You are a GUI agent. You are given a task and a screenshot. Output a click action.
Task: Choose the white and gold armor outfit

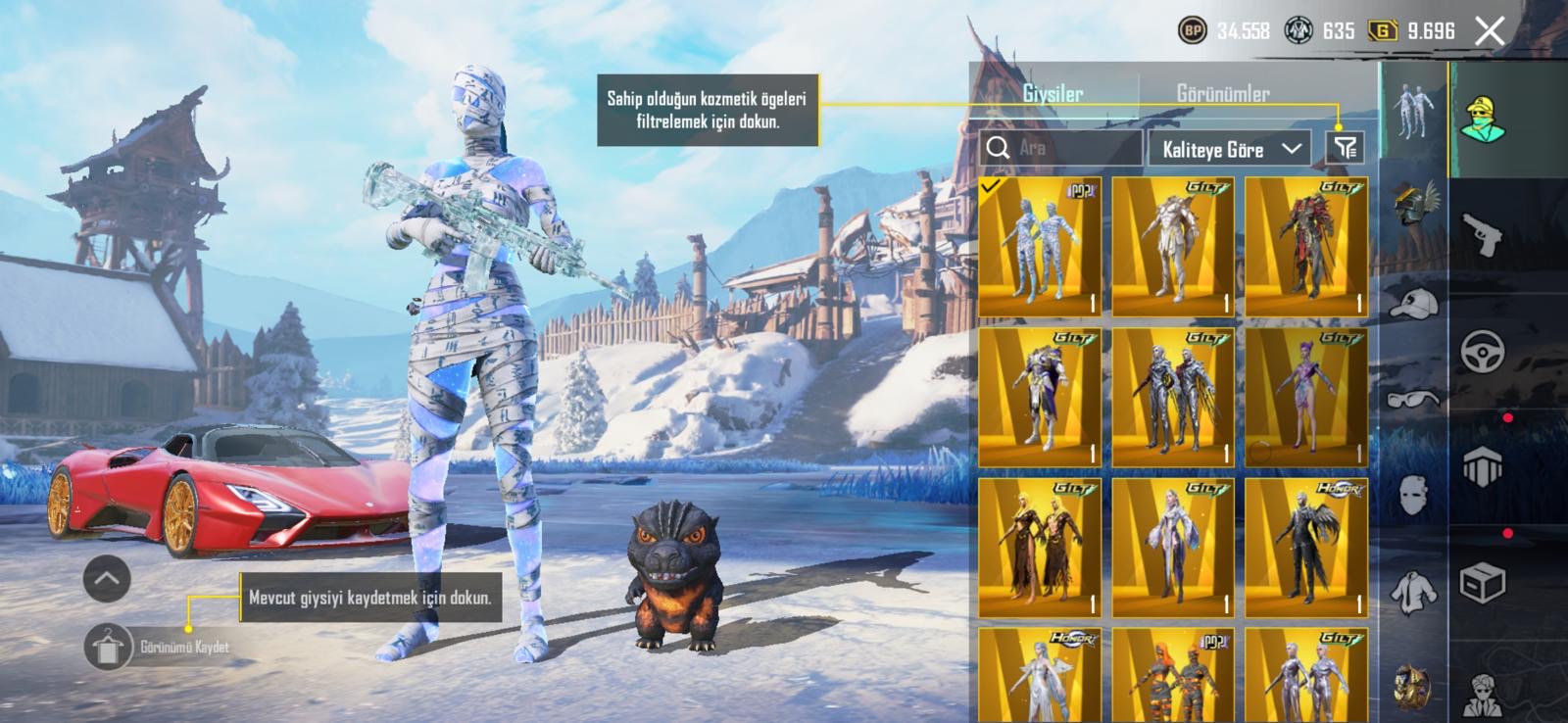pos(1172,246)
